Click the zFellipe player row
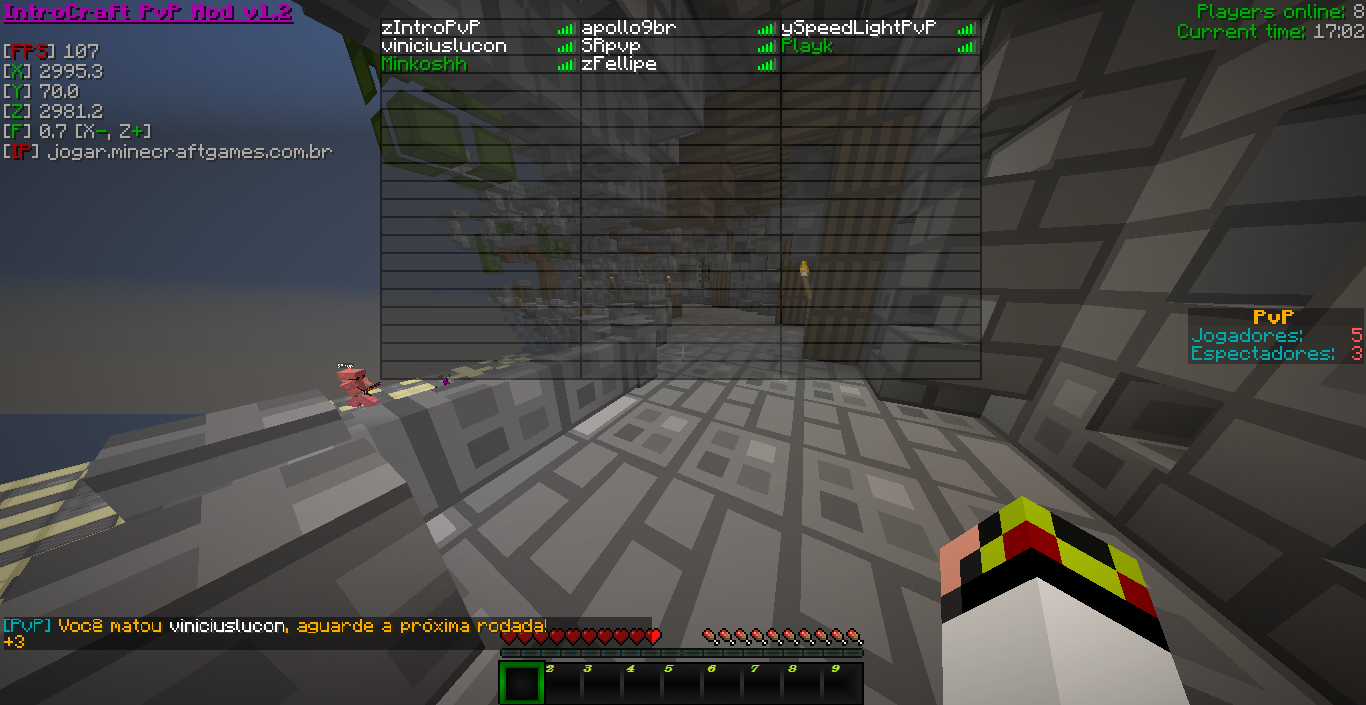Viewport: 1366px width, 705px height. [619, 64]
